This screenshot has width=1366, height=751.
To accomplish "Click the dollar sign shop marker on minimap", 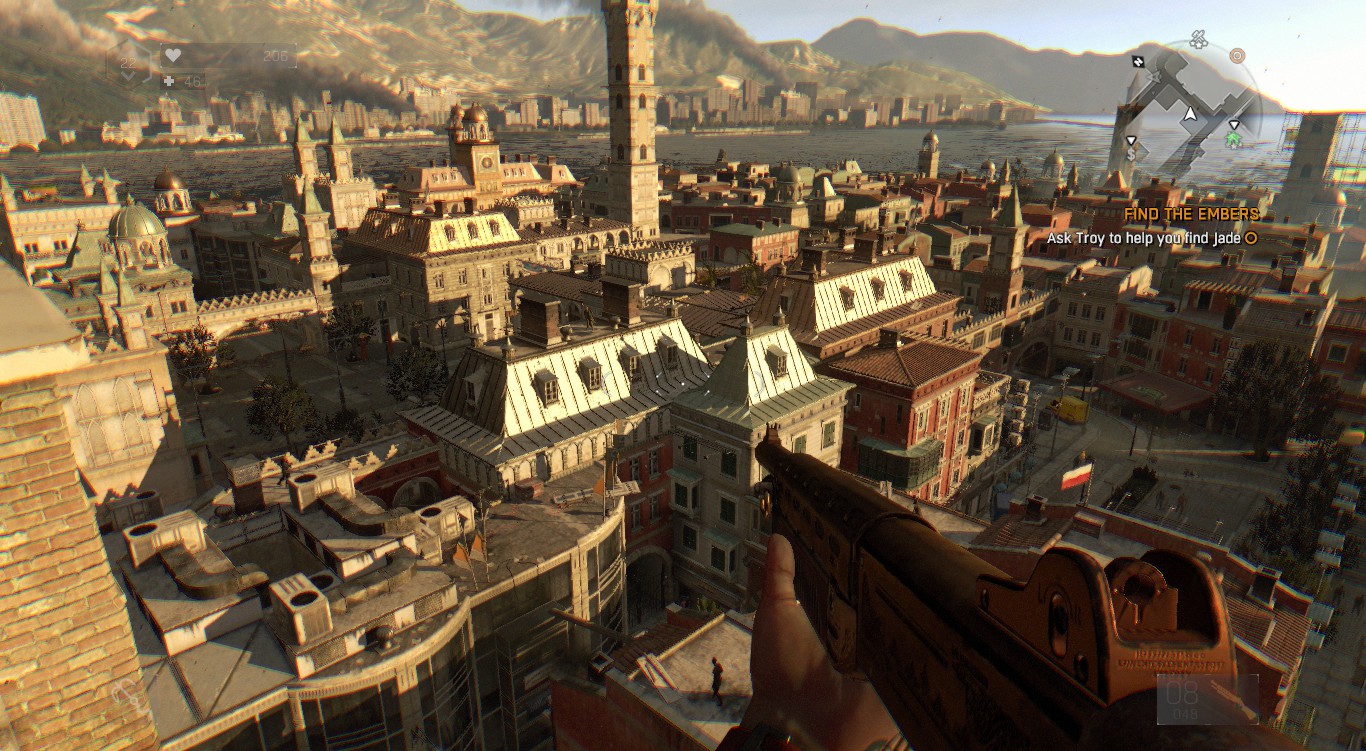I will (x=1131, y=155).
